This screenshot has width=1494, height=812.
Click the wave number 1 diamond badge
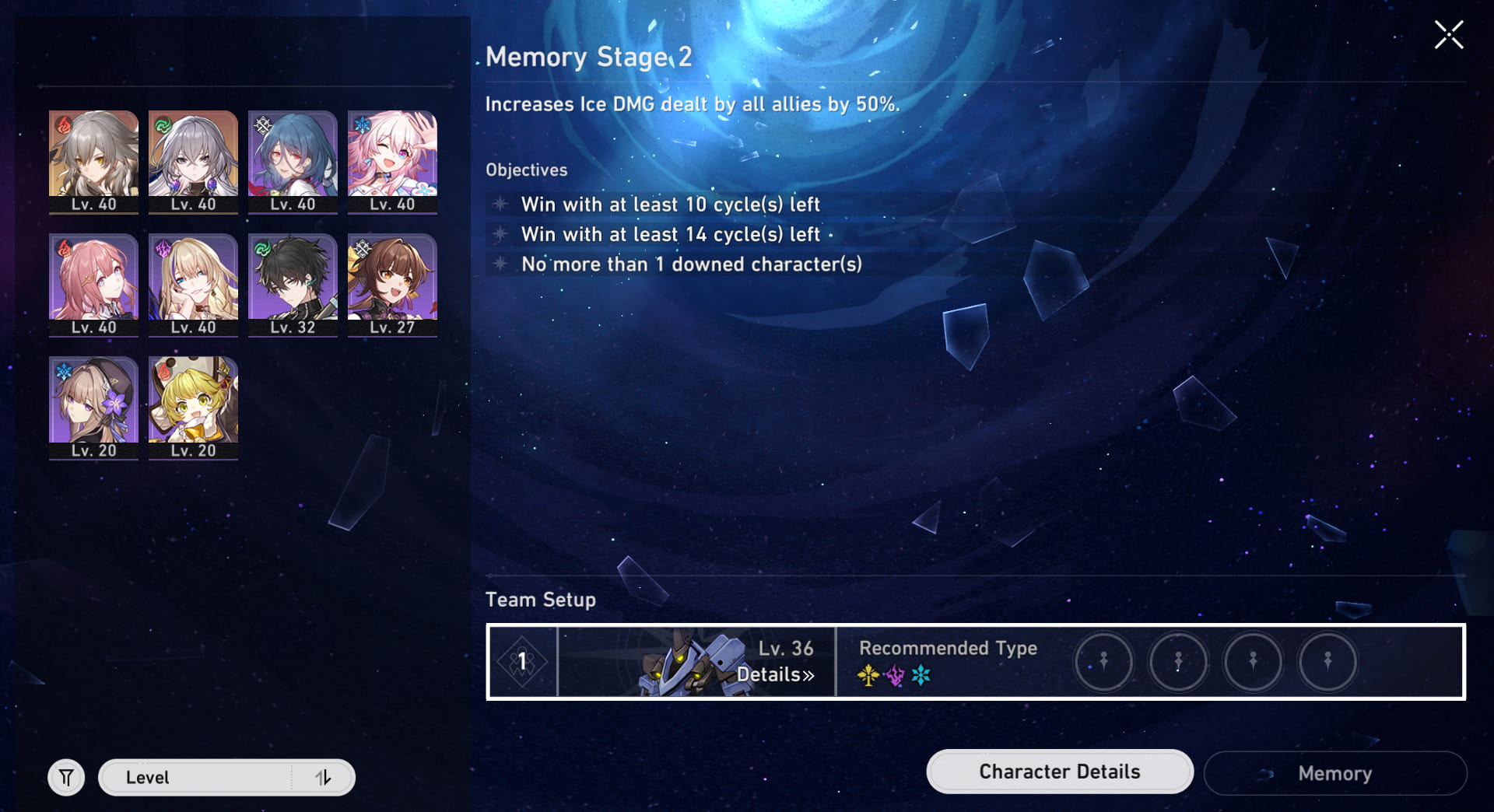[523, 661]
